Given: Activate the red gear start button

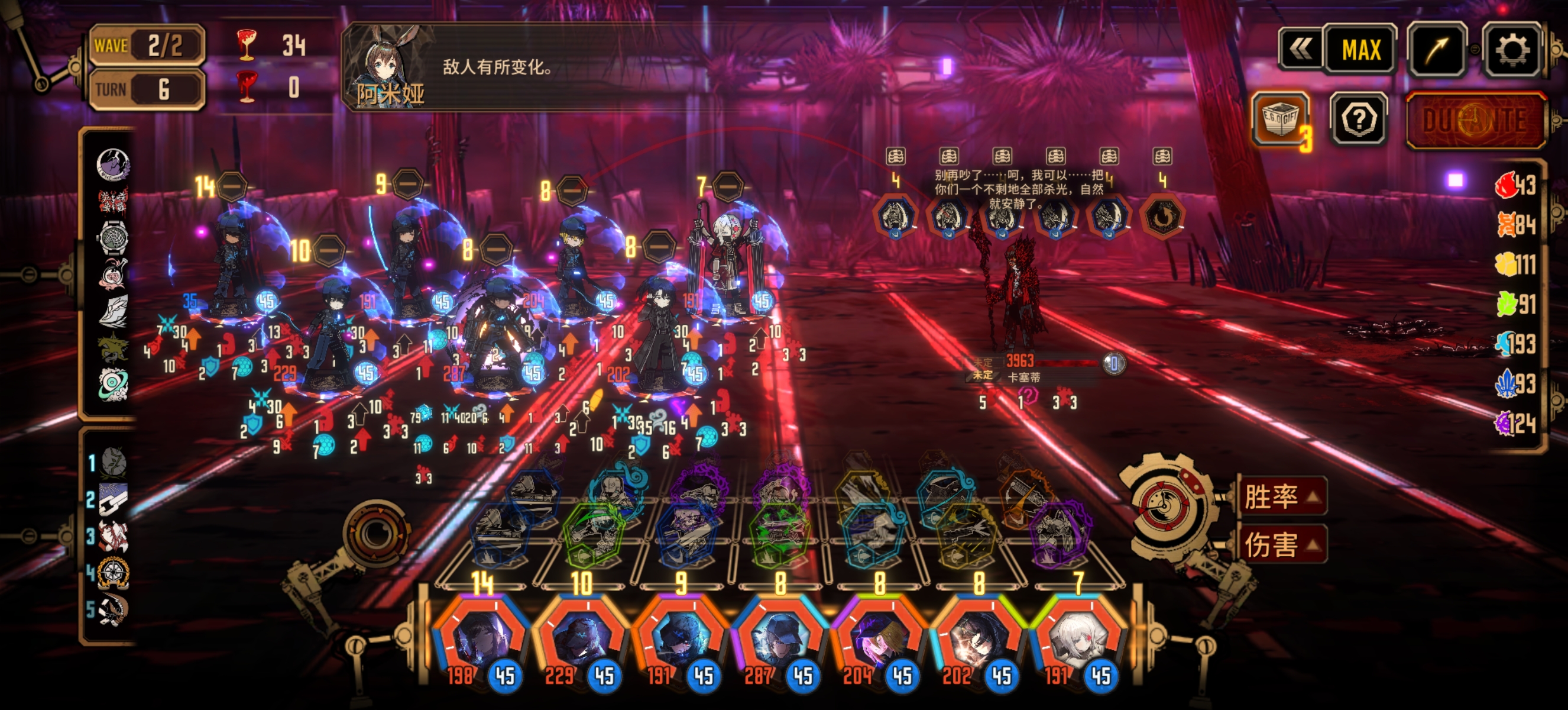Looking at the screenshot, I should pos(1164,505).
